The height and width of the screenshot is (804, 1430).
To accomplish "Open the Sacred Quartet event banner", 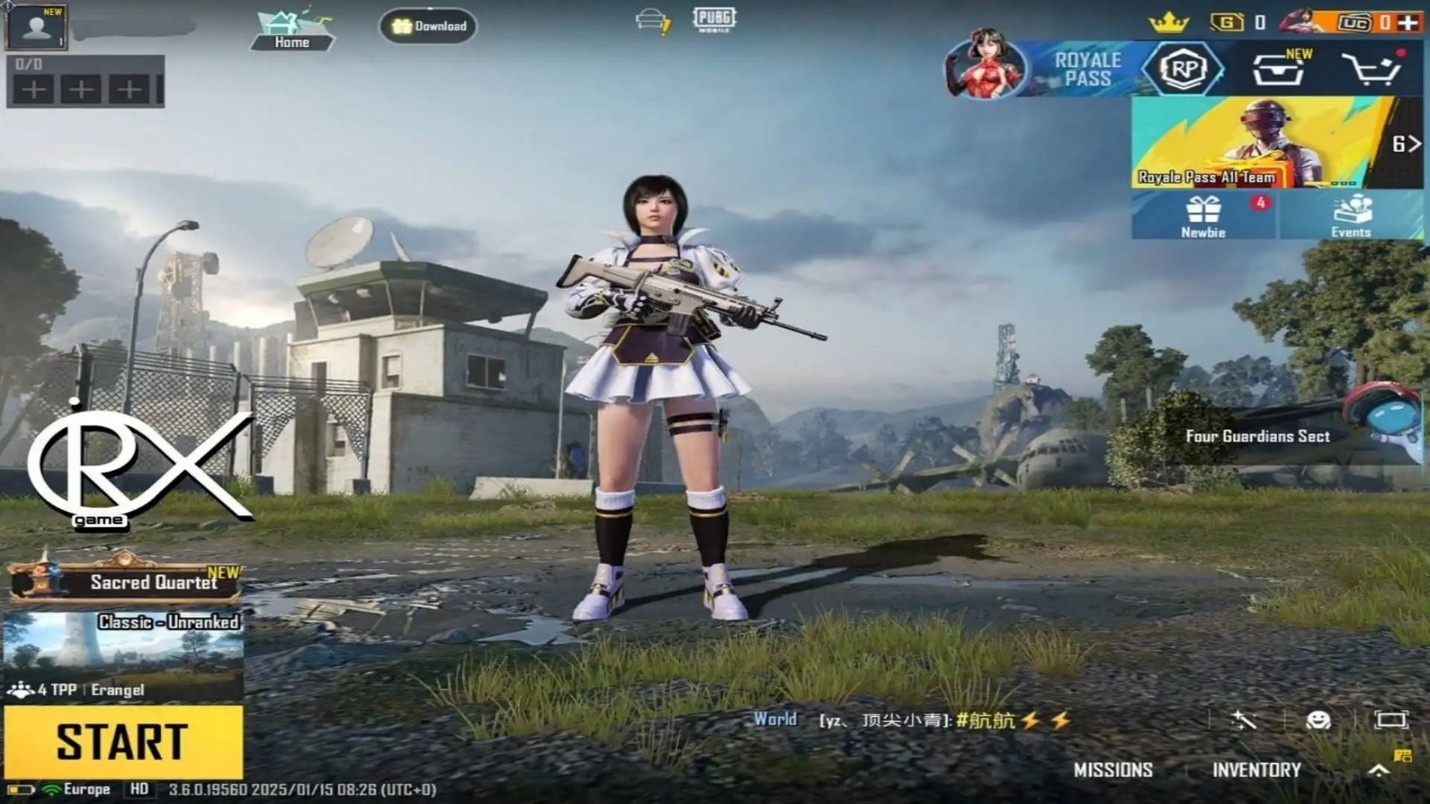I will [125, 581].
